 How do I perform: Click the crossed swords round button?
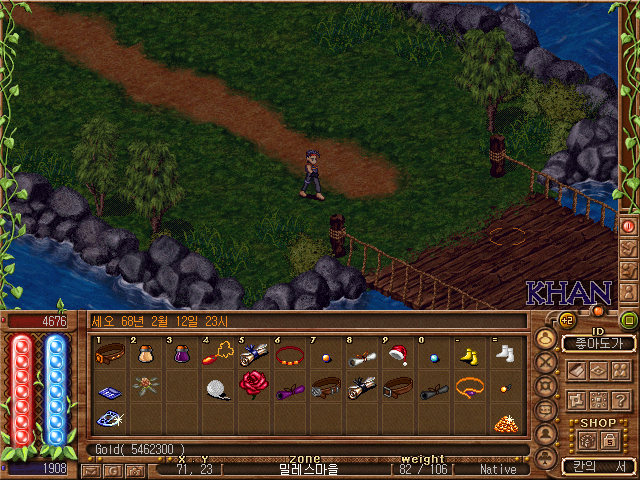(x=545, y=361)
